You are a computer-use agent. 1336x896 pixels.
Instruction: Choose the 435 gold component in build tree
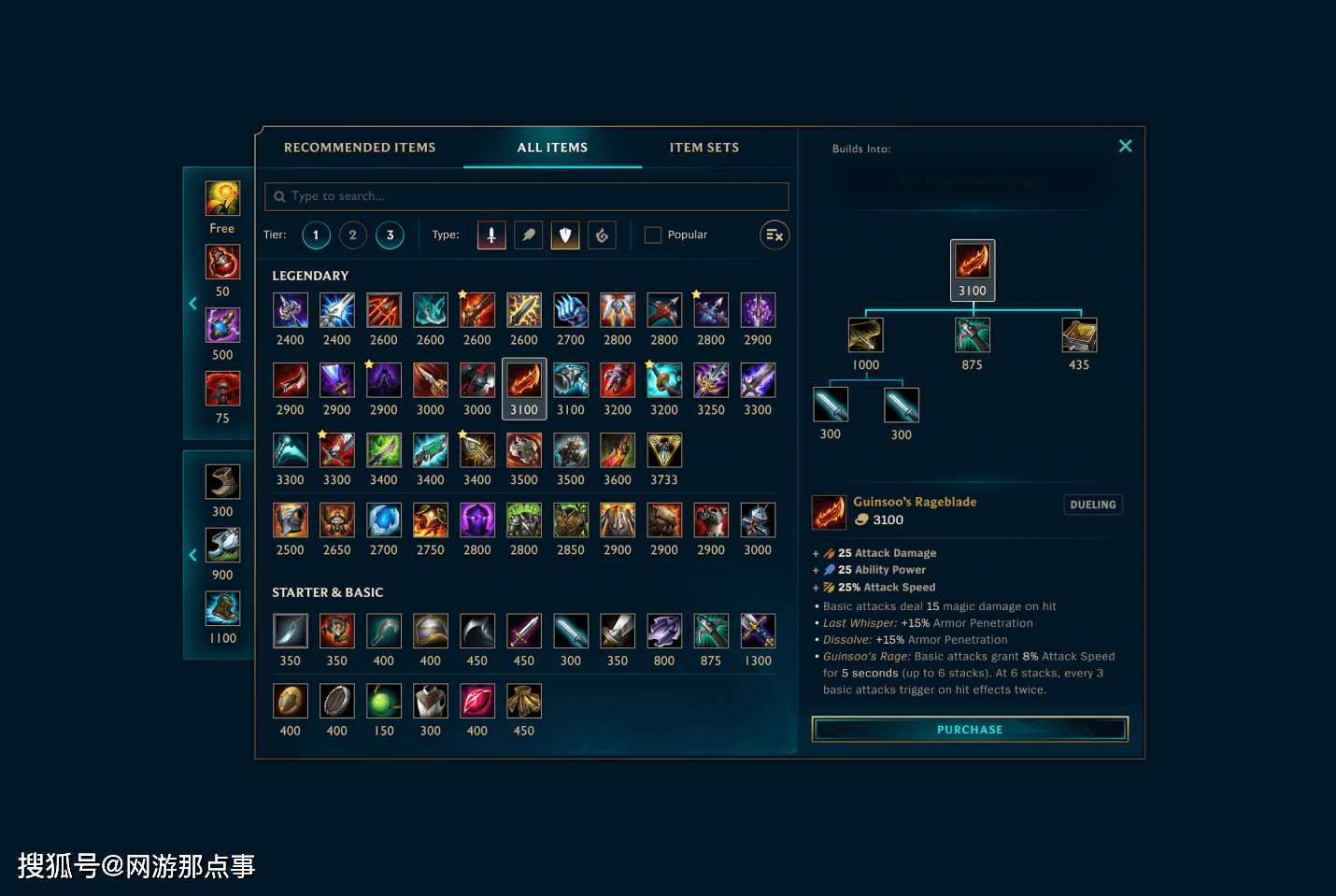(x=1079, y=335)
